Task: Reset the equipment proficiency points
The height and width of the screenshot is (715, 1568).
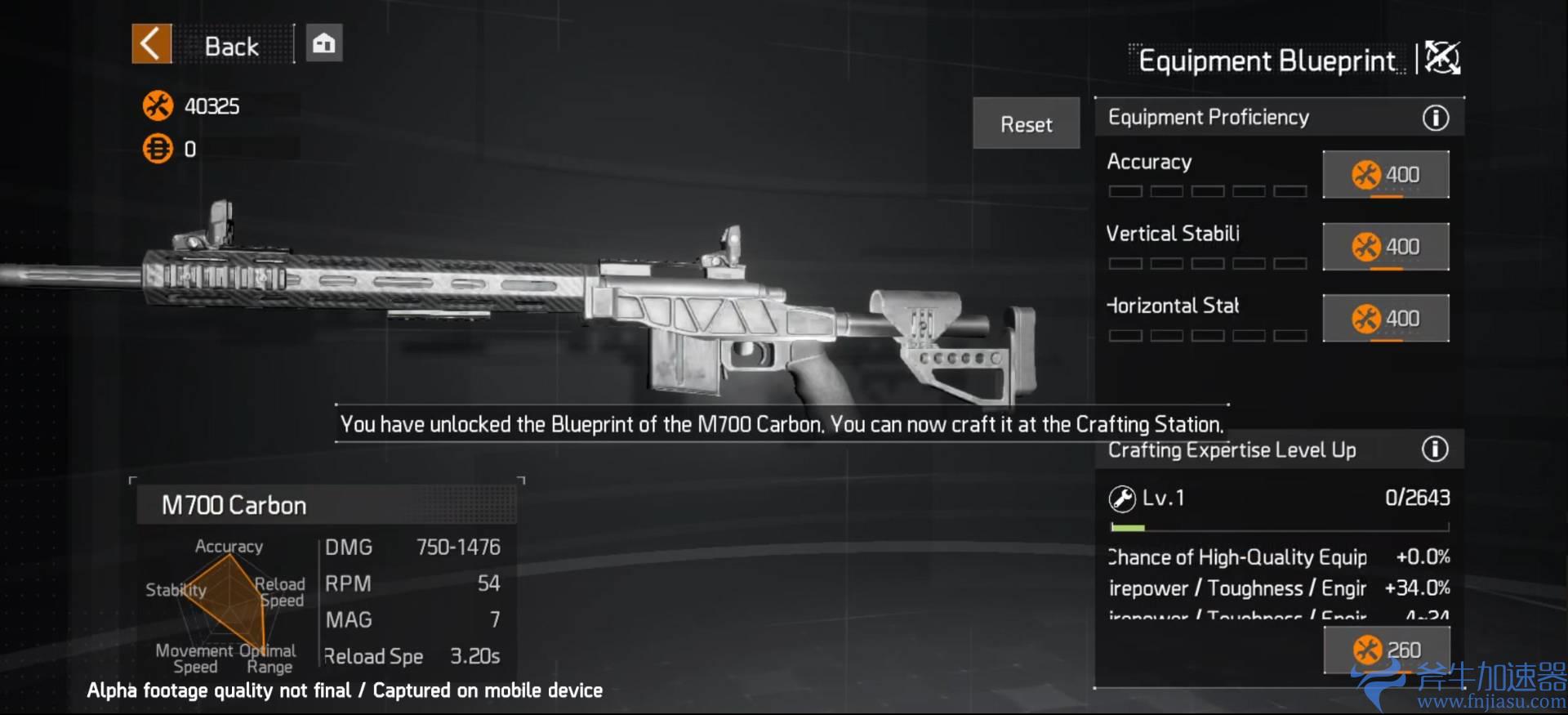Action: point(1026,124)
